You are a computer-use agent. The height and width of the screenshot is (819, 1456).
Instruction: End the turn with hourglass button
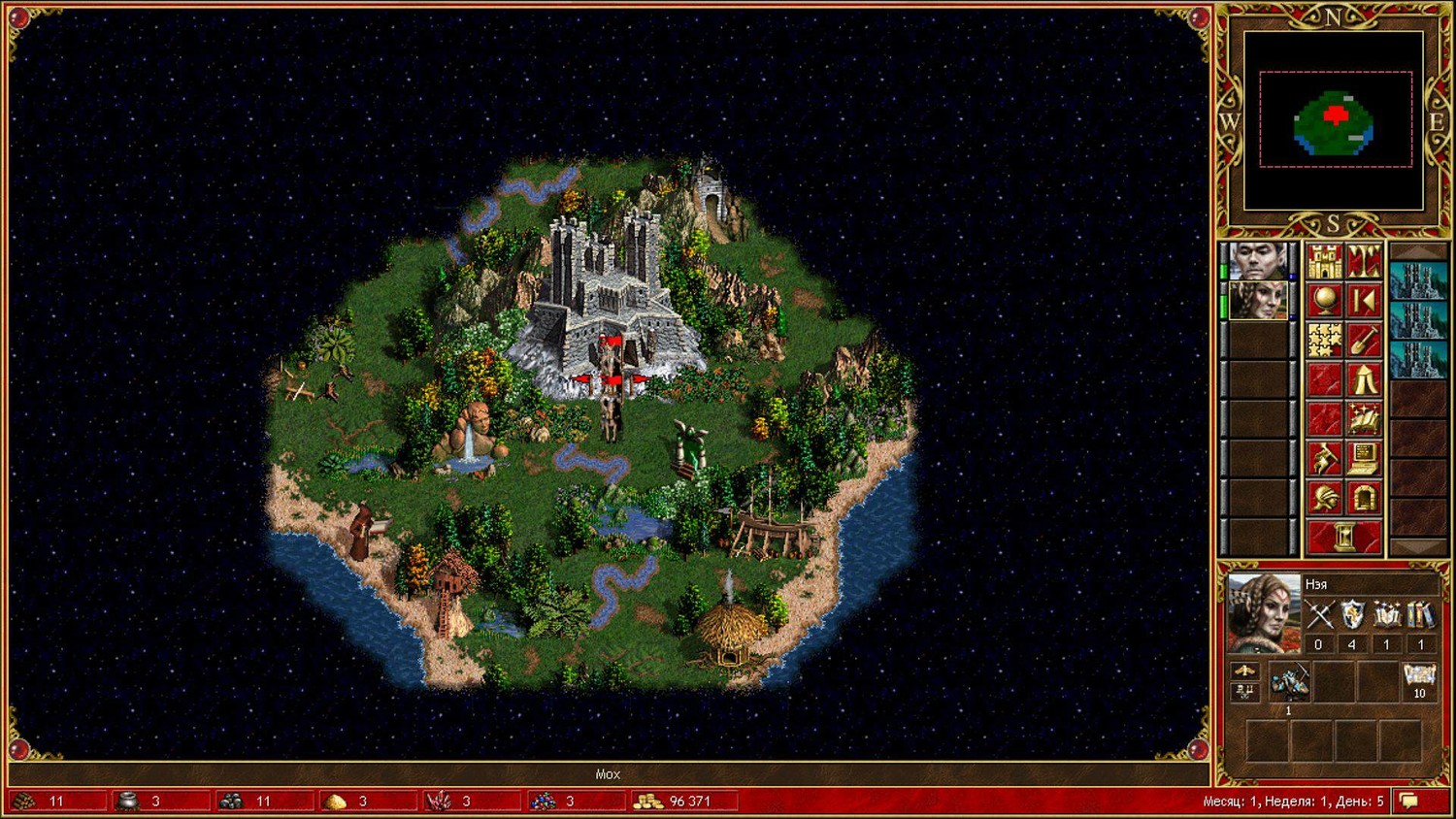pos(1344,537)
